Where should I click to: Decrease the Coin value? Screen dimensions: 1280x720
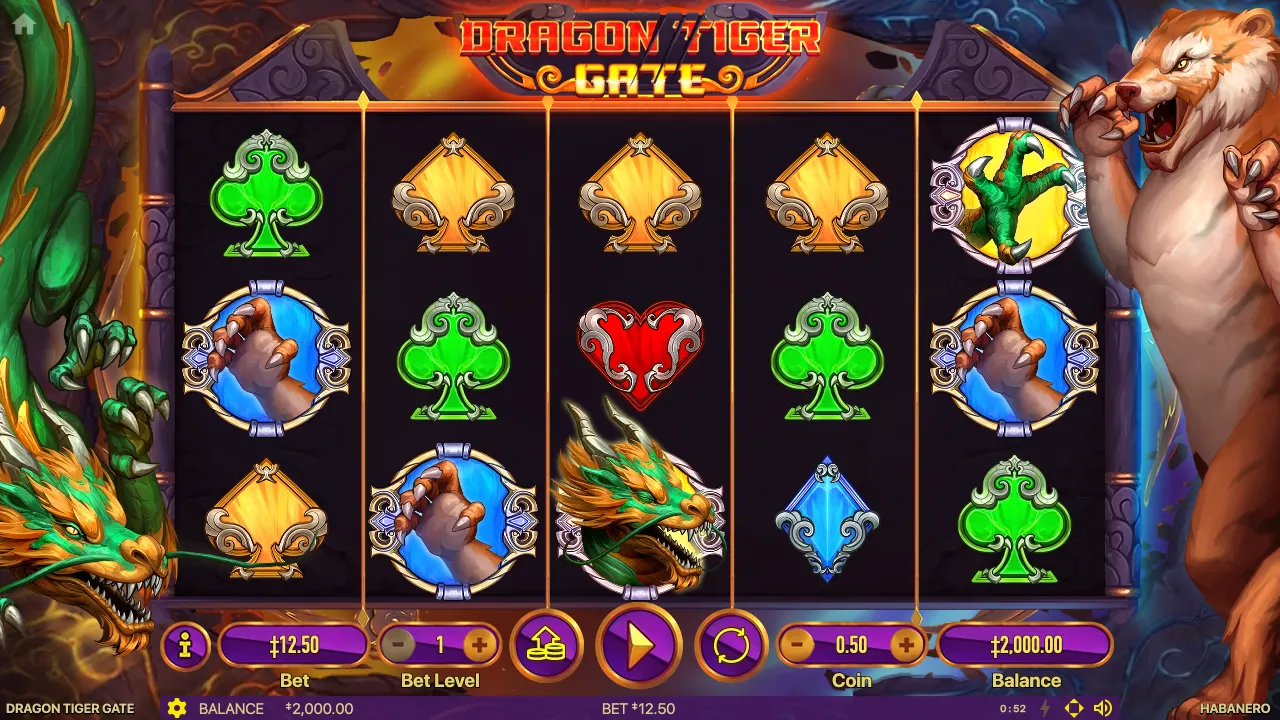click(797, 645)
